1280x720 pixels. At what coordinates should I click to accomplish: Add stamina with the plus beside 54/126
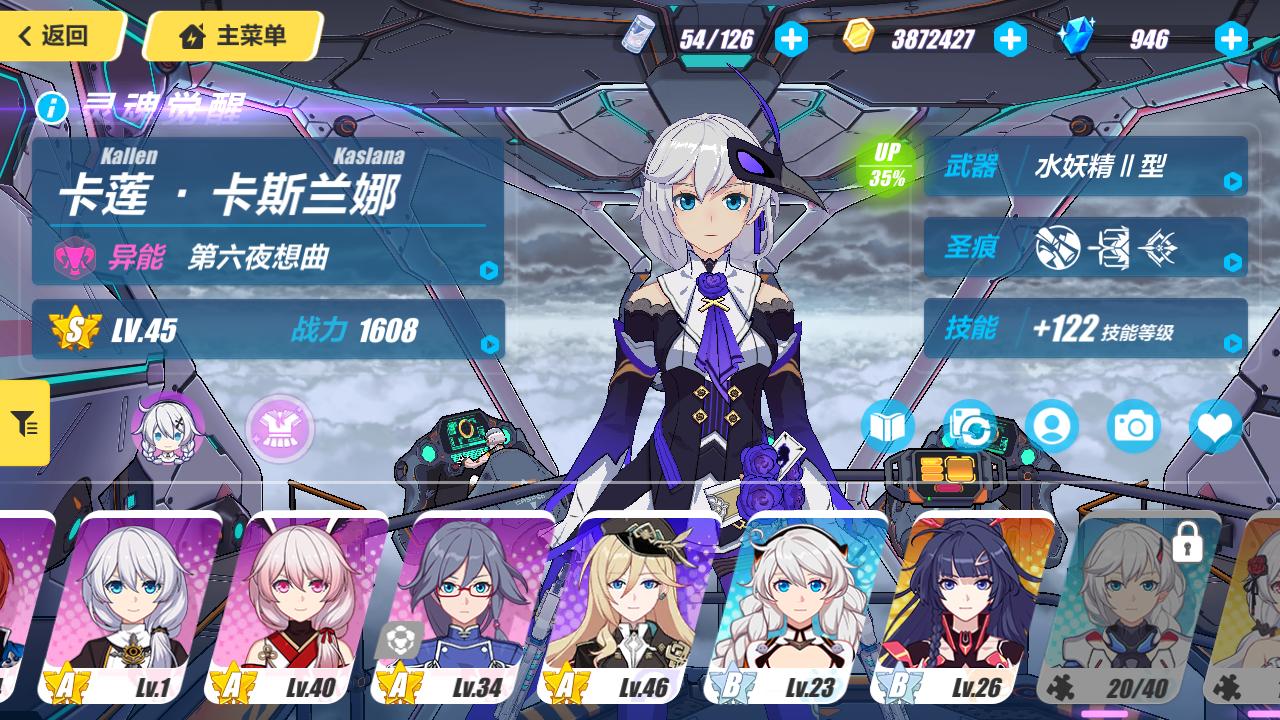tap(791, 39)
